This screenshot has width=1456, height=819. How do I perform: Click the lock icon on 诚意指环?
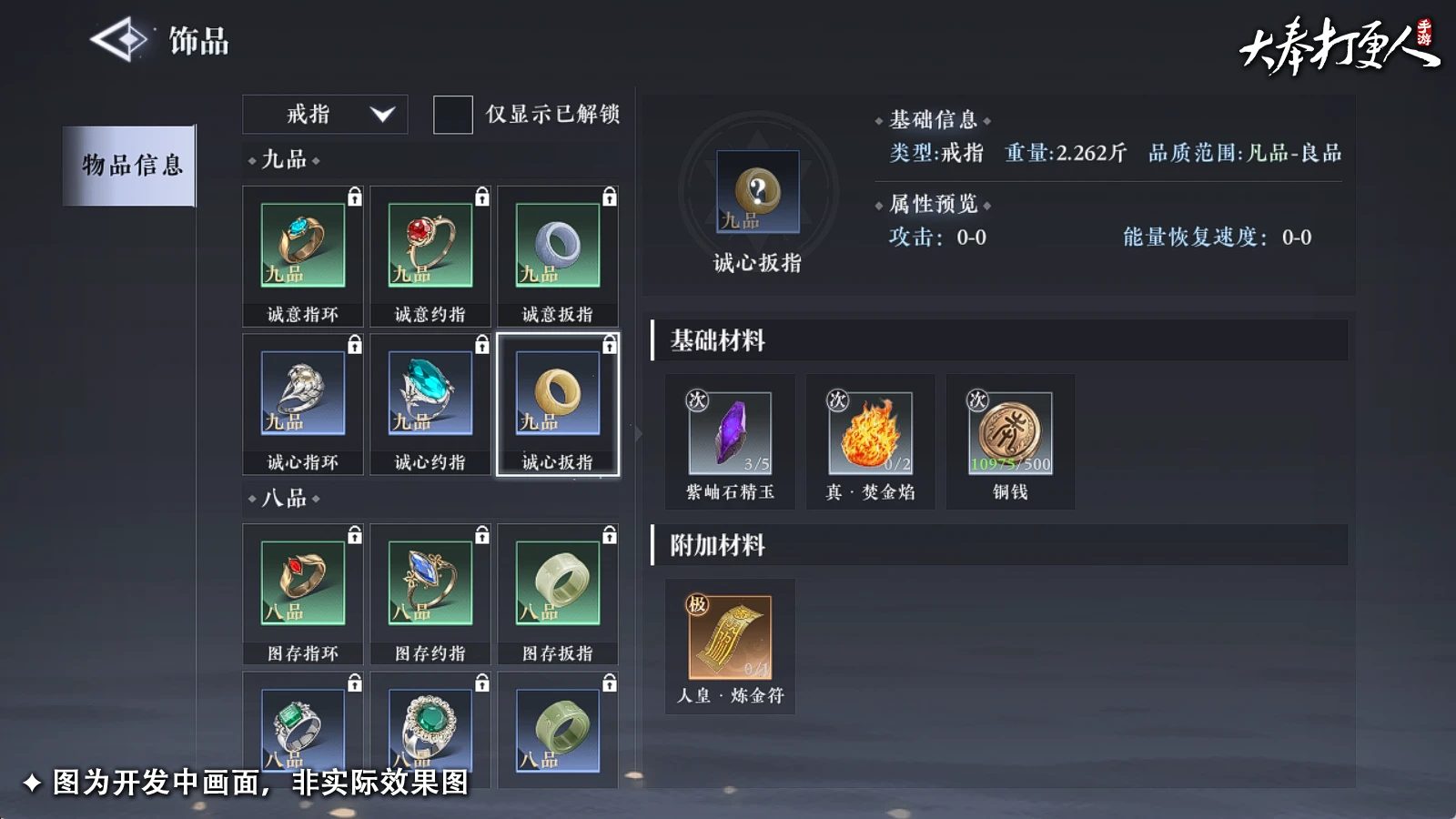coord(354,194)
